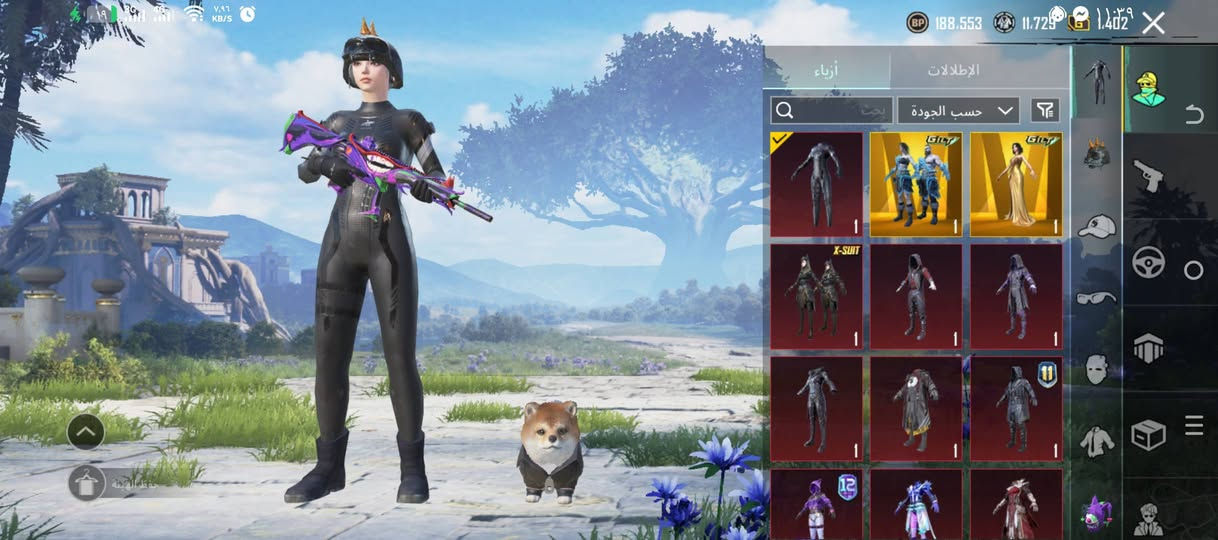The image size is (1218, 540).
Task: Choose the blue couple gift outfit set
Action: coord(916,185)
